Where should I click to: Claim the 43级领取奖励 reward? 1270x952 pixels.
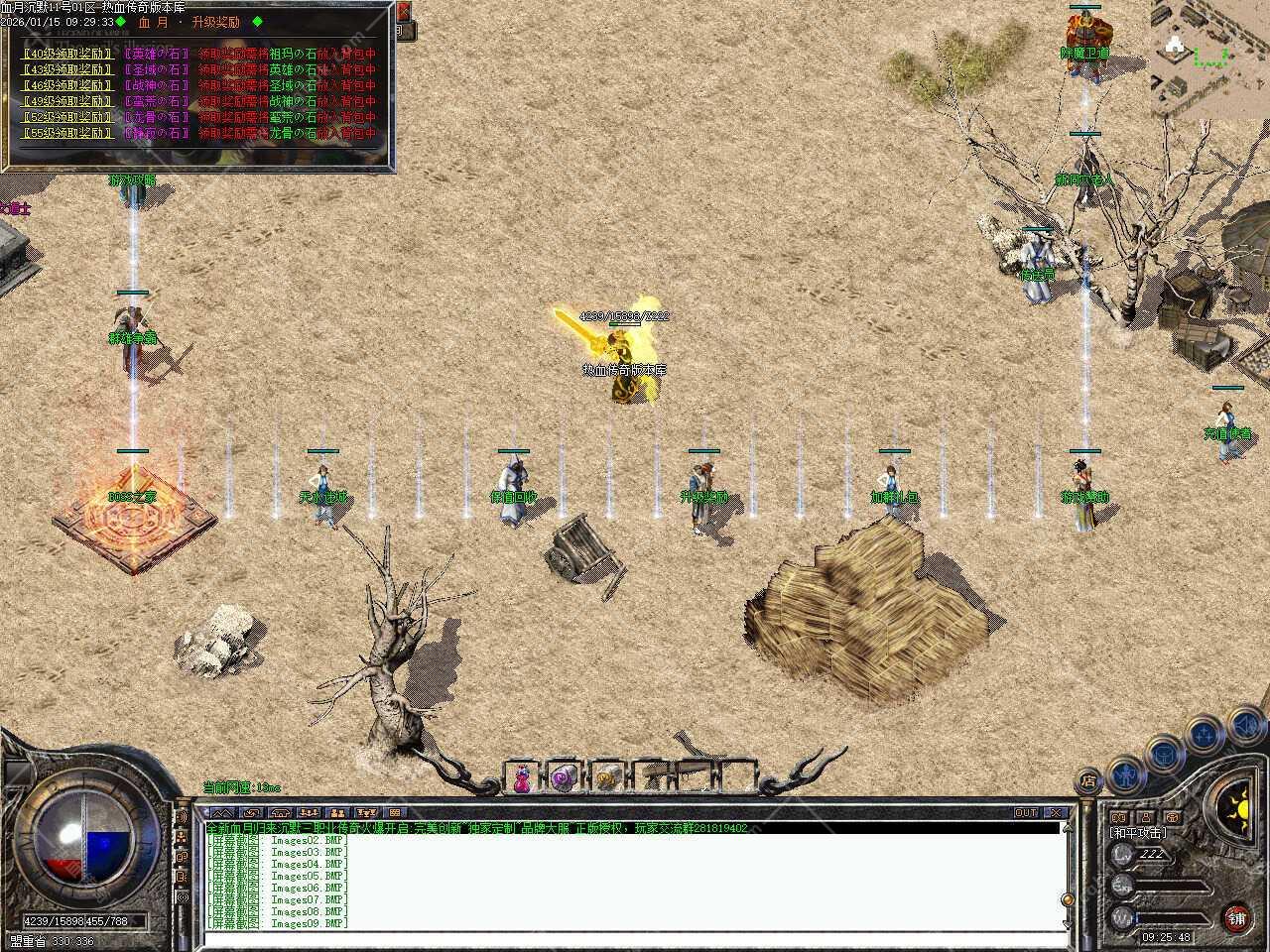67,70
